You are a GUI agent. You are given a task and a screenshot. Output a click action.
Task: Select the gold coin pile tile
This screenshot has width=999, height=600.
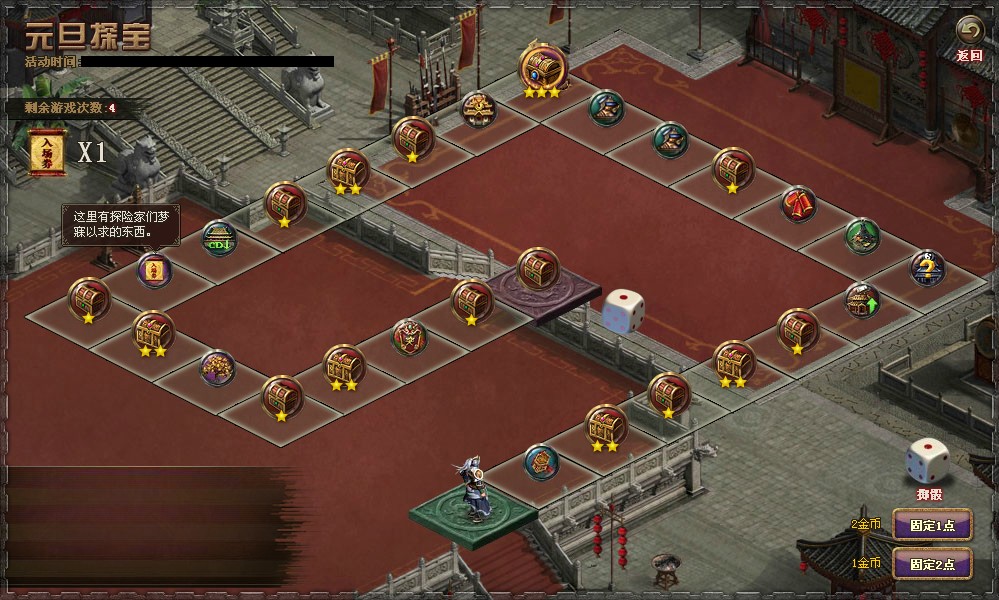click(x=216, y=367)
